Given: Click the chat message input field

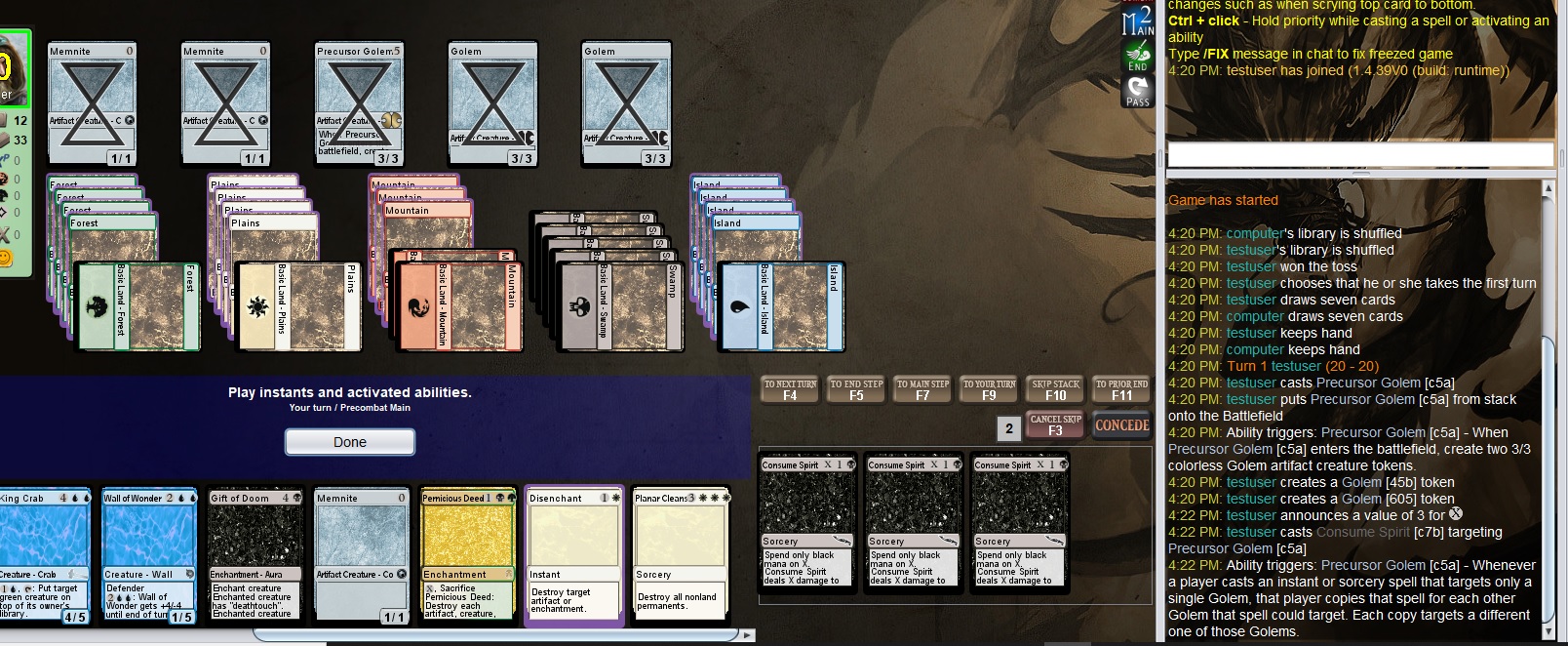Looking at the screenshot, I should (x=1359, y=154).
